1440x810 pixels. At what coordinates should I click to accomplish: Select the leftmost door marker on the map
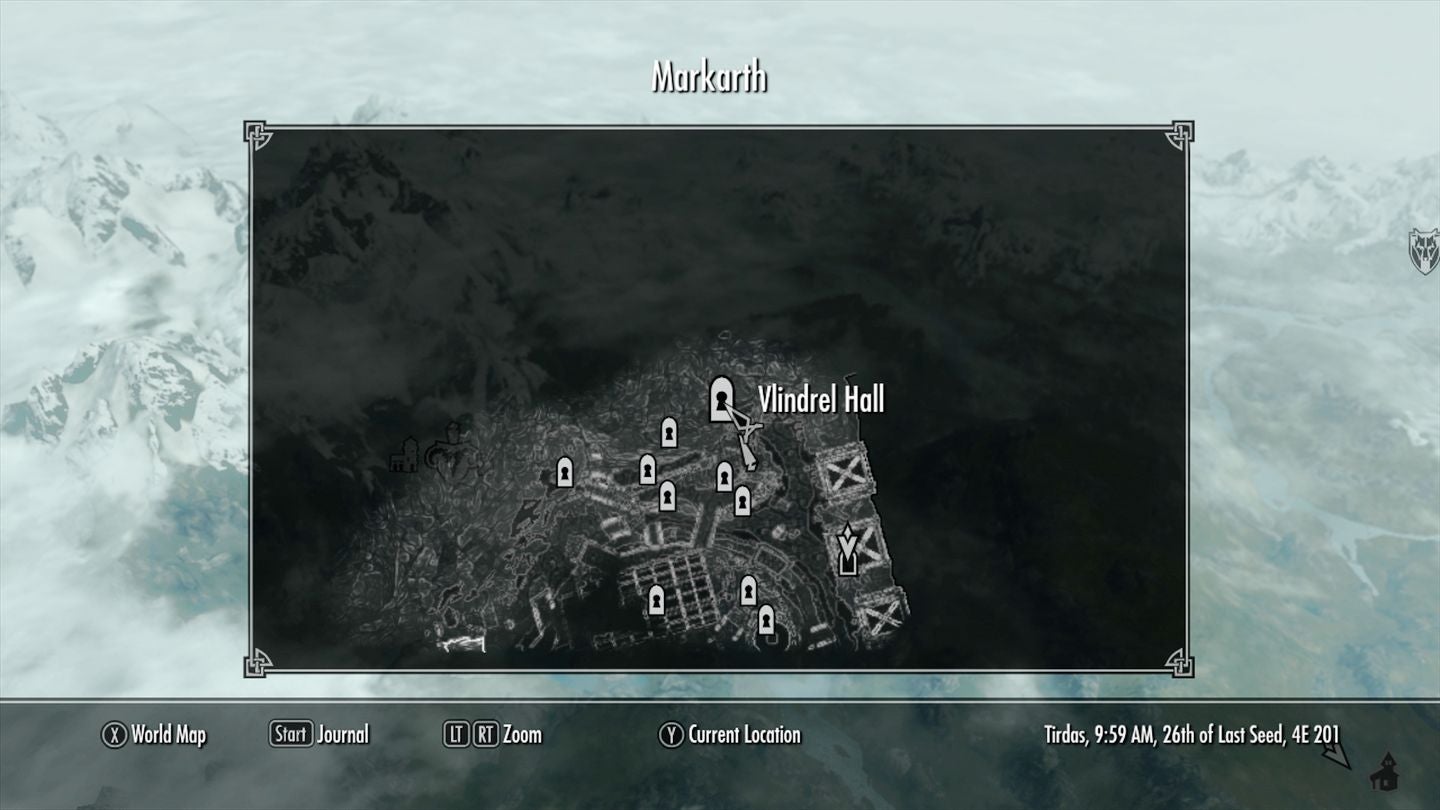pyautogui.click(x=565, y=470)
